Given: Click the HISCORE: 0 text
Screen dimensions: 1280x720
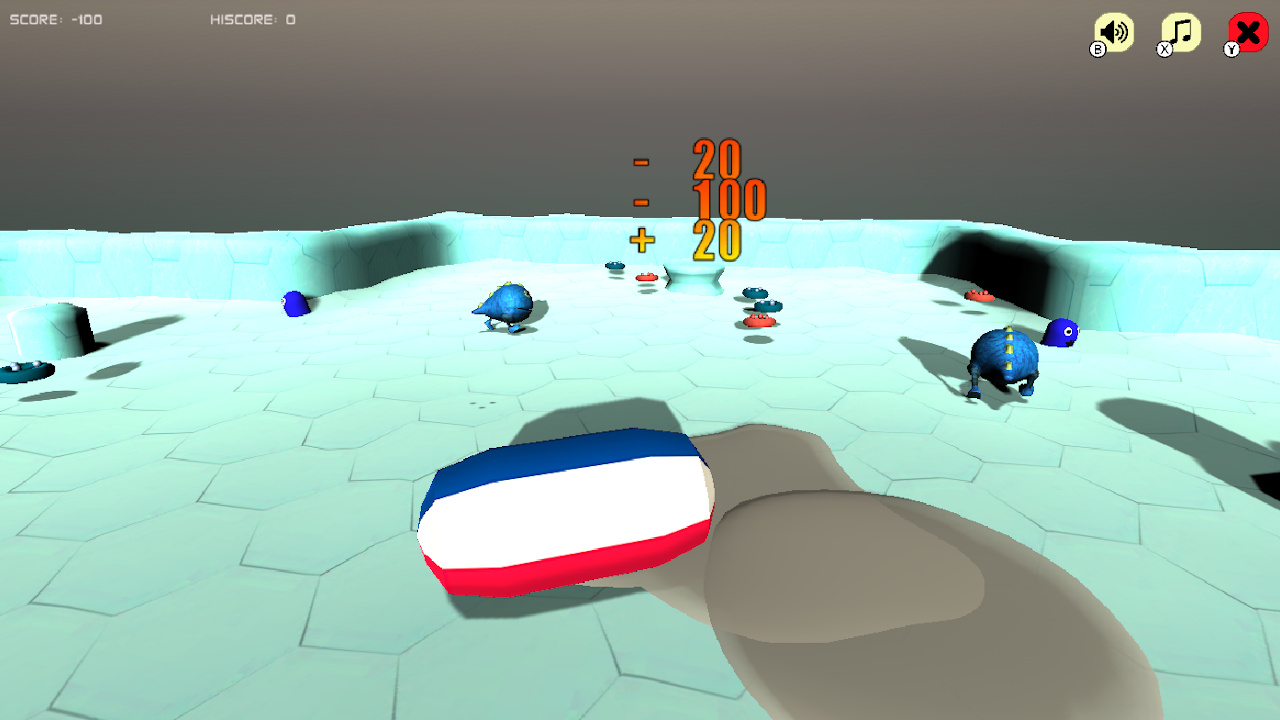Looking at the screenshot, I should pyautogui.click(x=253, y=19).
